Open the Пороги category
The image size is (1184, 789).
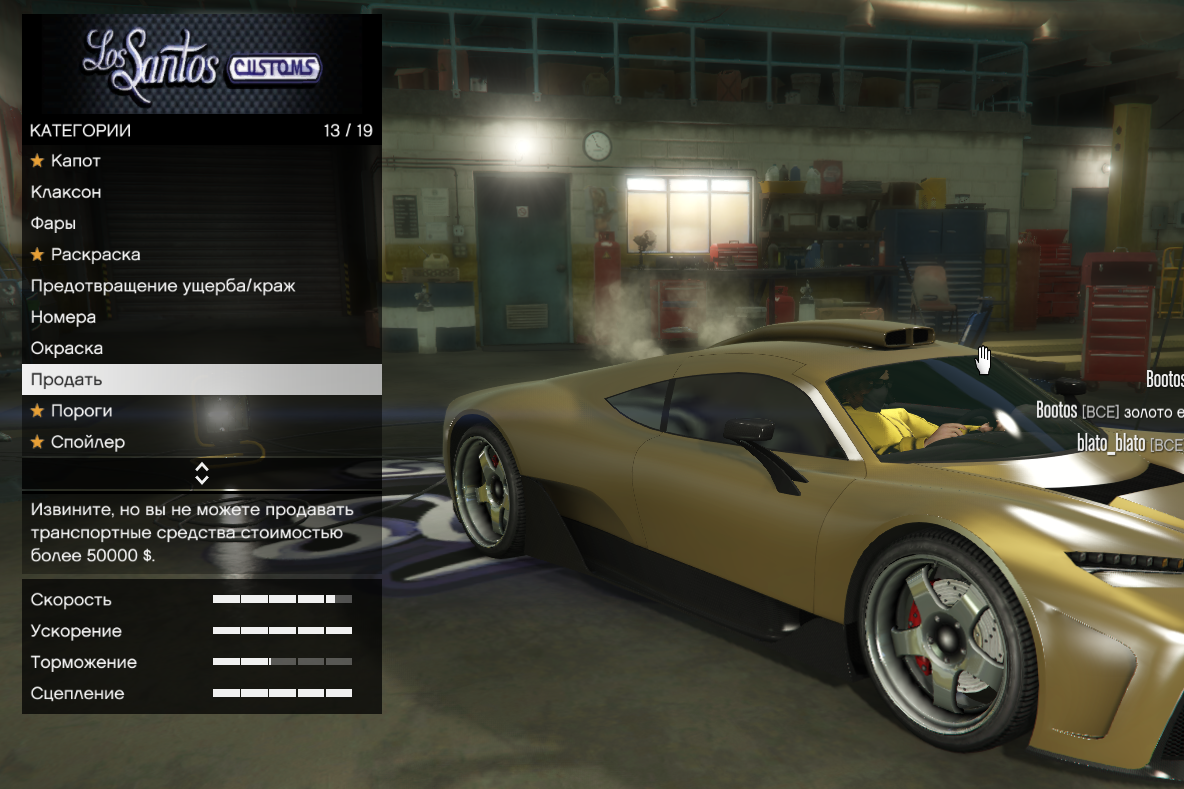(x=82, y=411)
